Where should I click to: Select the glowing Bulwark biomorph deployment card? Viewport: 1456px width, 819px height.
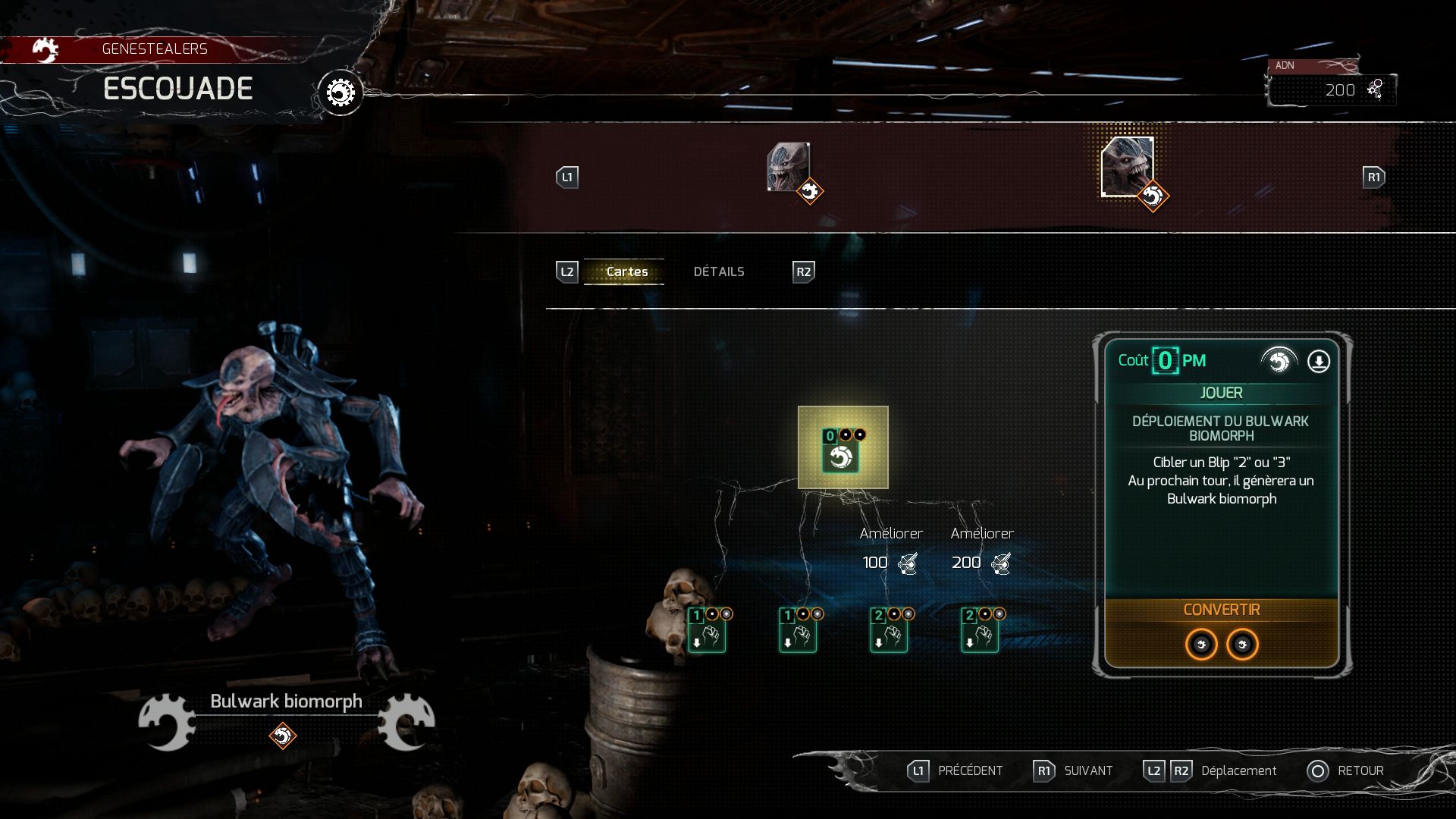pos(843,449)
